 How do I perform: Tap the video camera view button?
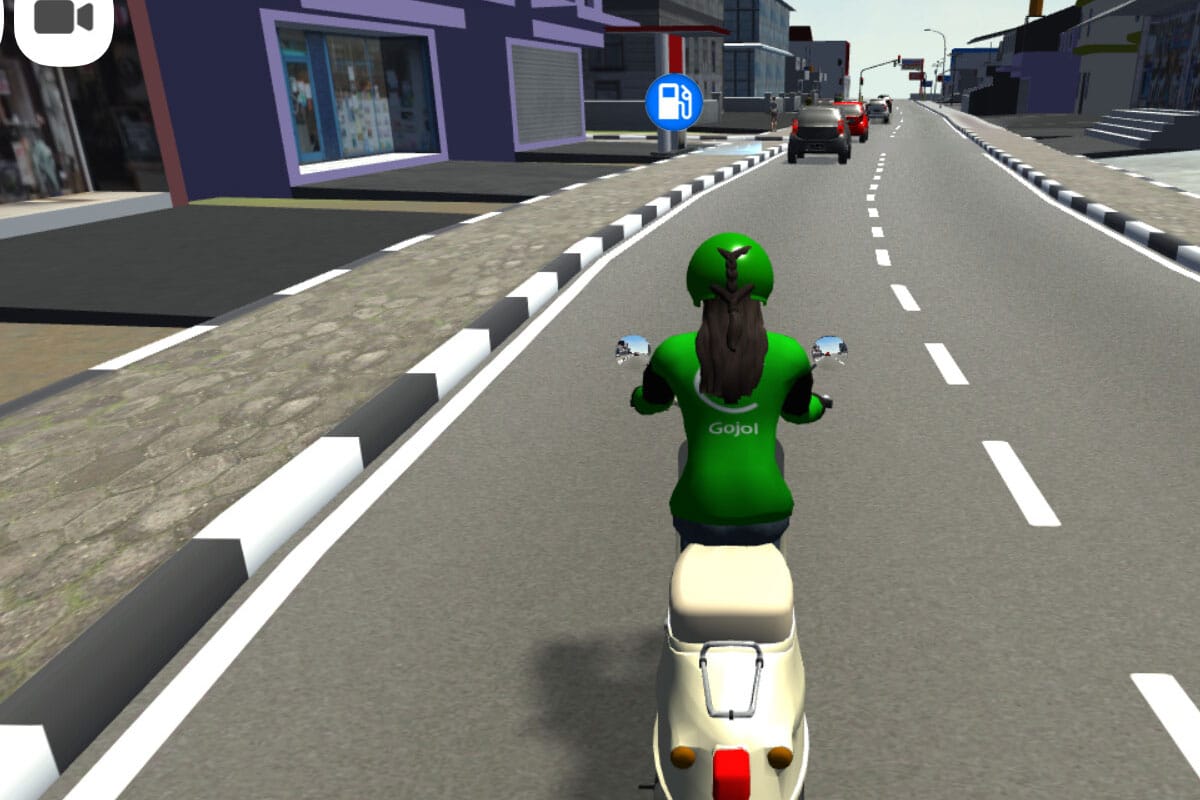63,20
